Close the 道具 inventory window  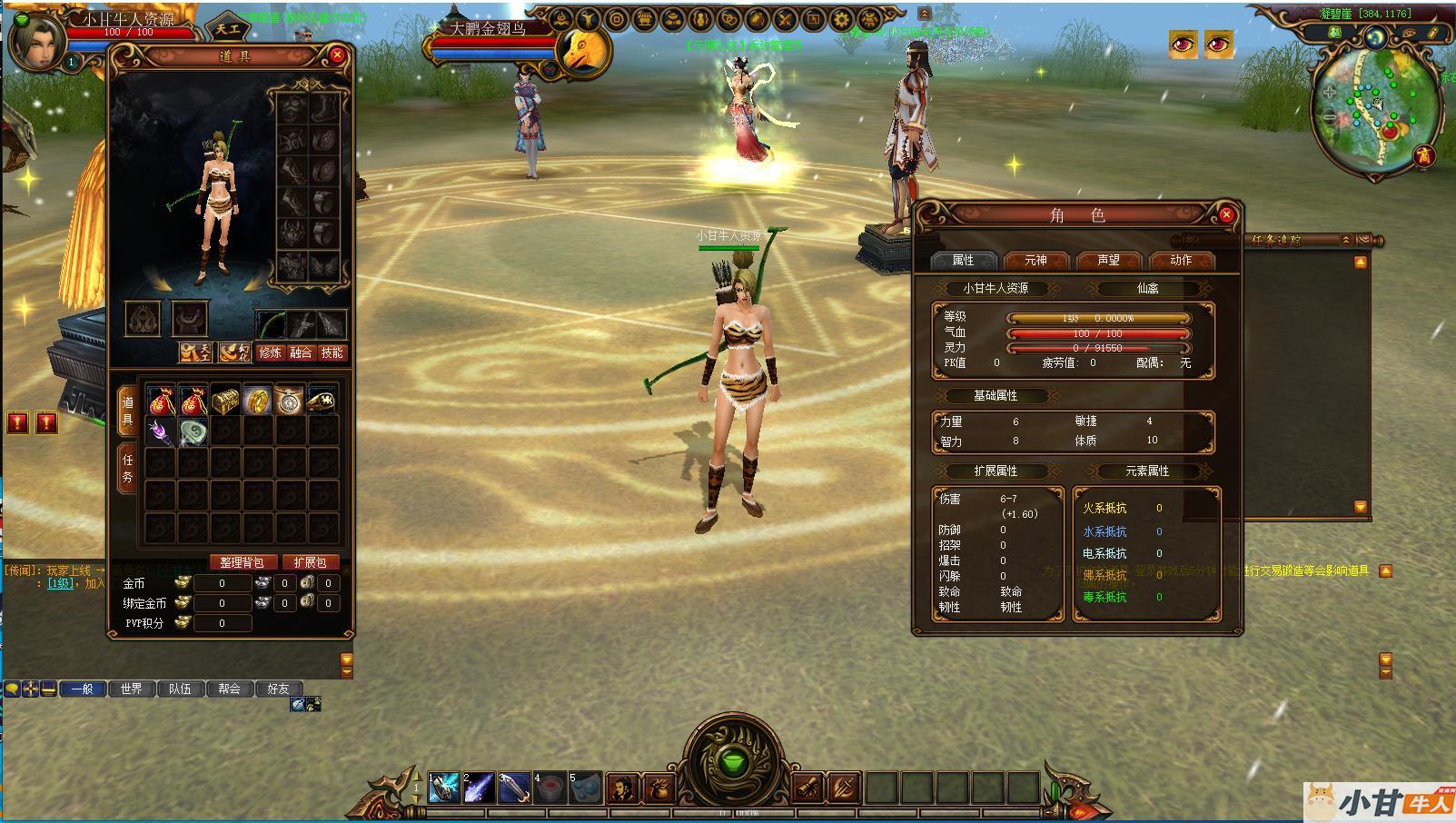[337, 55]
